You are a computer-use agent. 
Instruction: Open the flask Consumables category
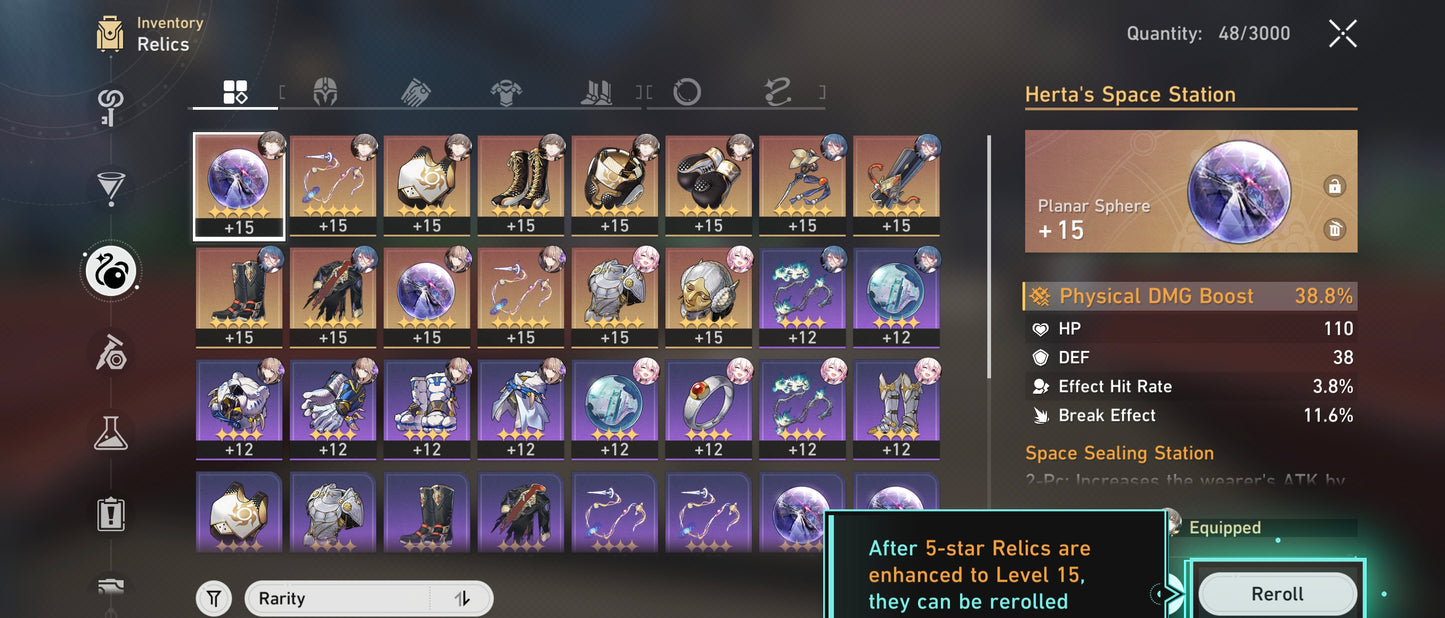click(110, 433)
